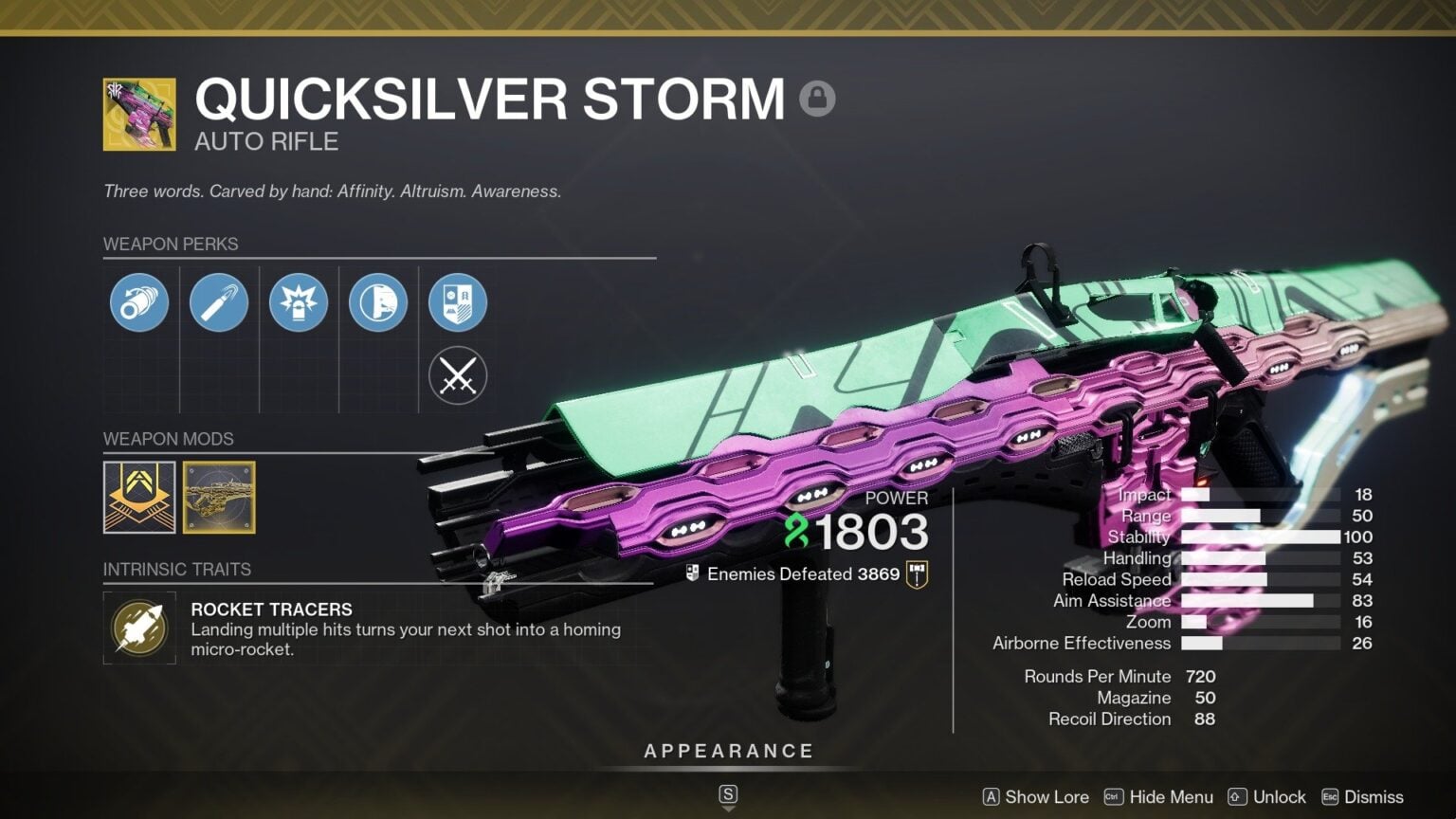Select the first weapon mod slot
Viewport: 1456px width, 819px height.
click(139, 498)
